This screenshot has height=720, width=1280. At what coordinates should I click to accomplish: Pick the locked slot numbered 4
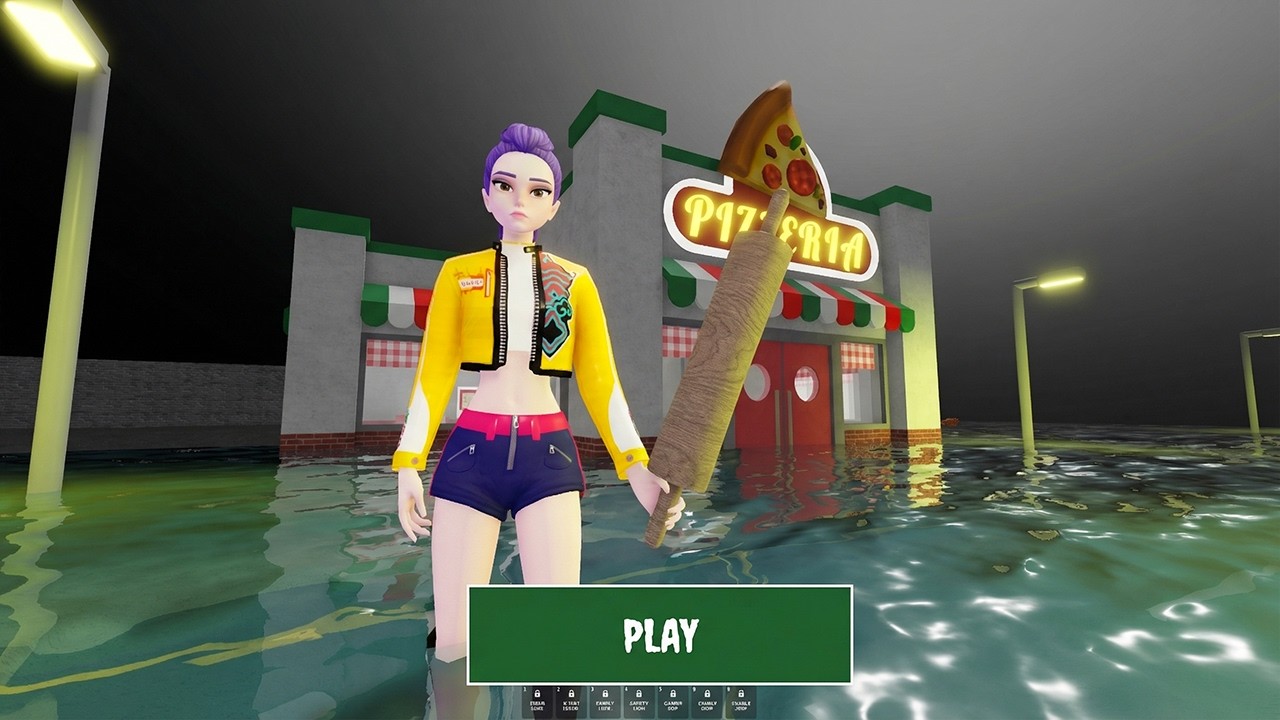click(639, 701)
